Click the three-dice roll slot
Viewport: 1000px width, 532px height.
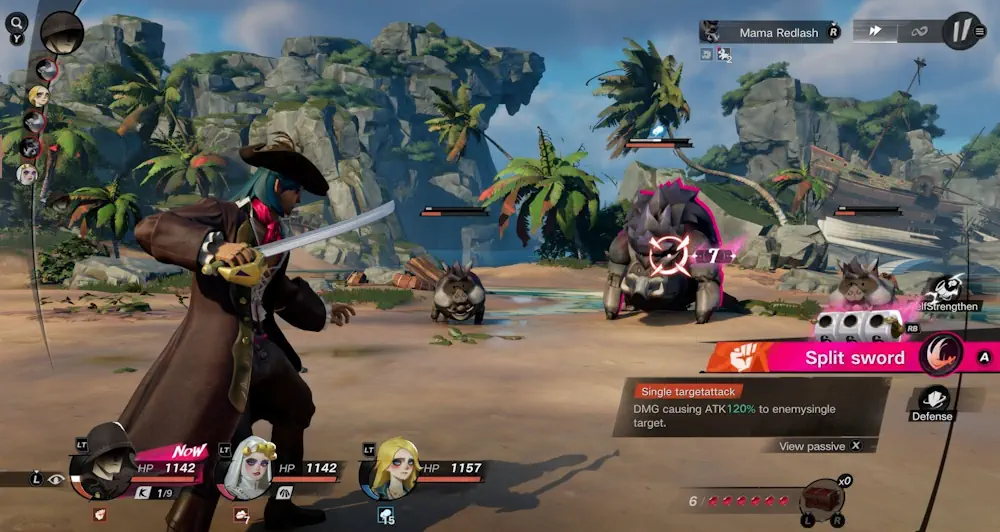point(852,325)
